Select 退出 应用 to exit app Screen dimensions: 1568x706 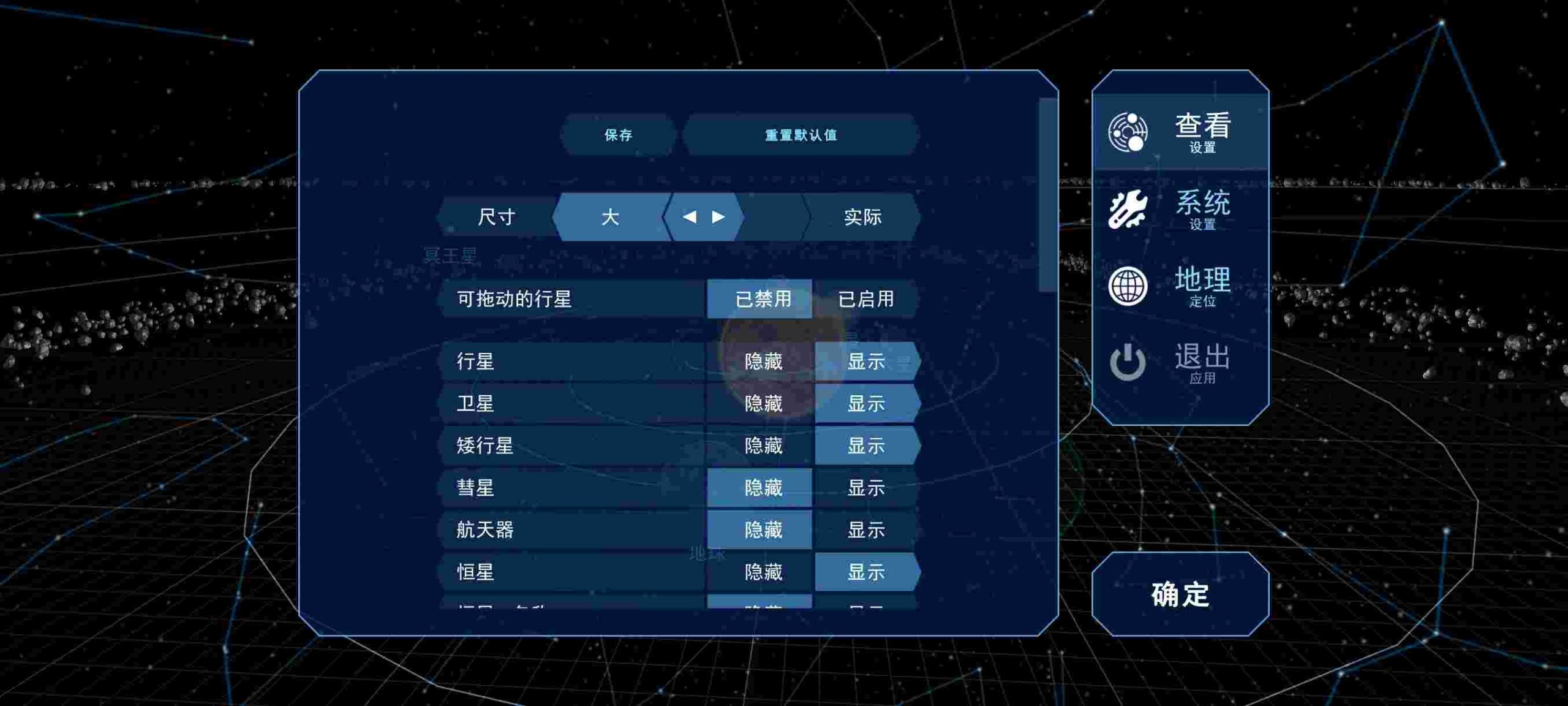(x=1180, y=363)
